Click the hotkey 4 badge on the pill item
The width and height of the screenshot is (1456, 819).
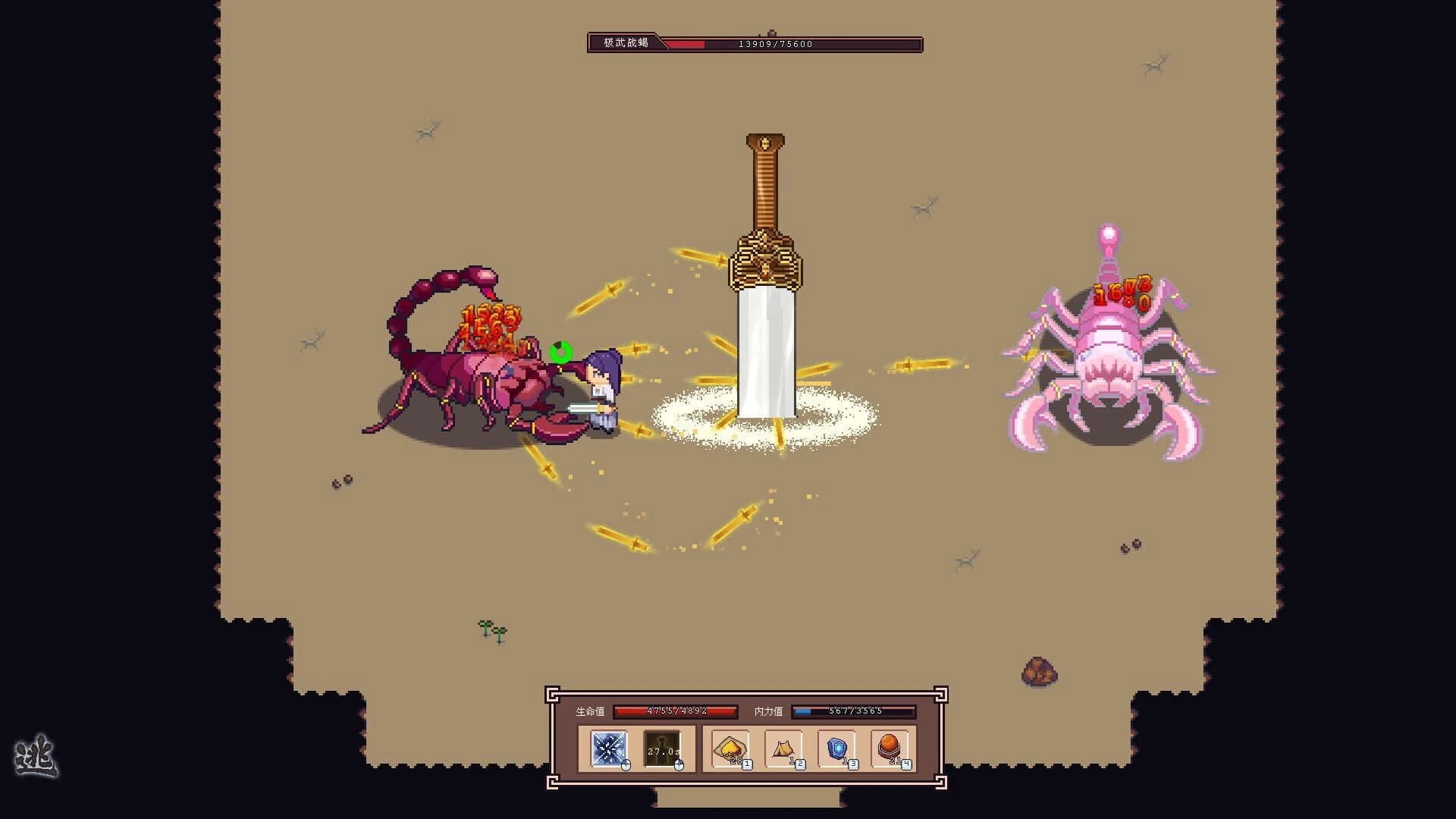[905, 765]
